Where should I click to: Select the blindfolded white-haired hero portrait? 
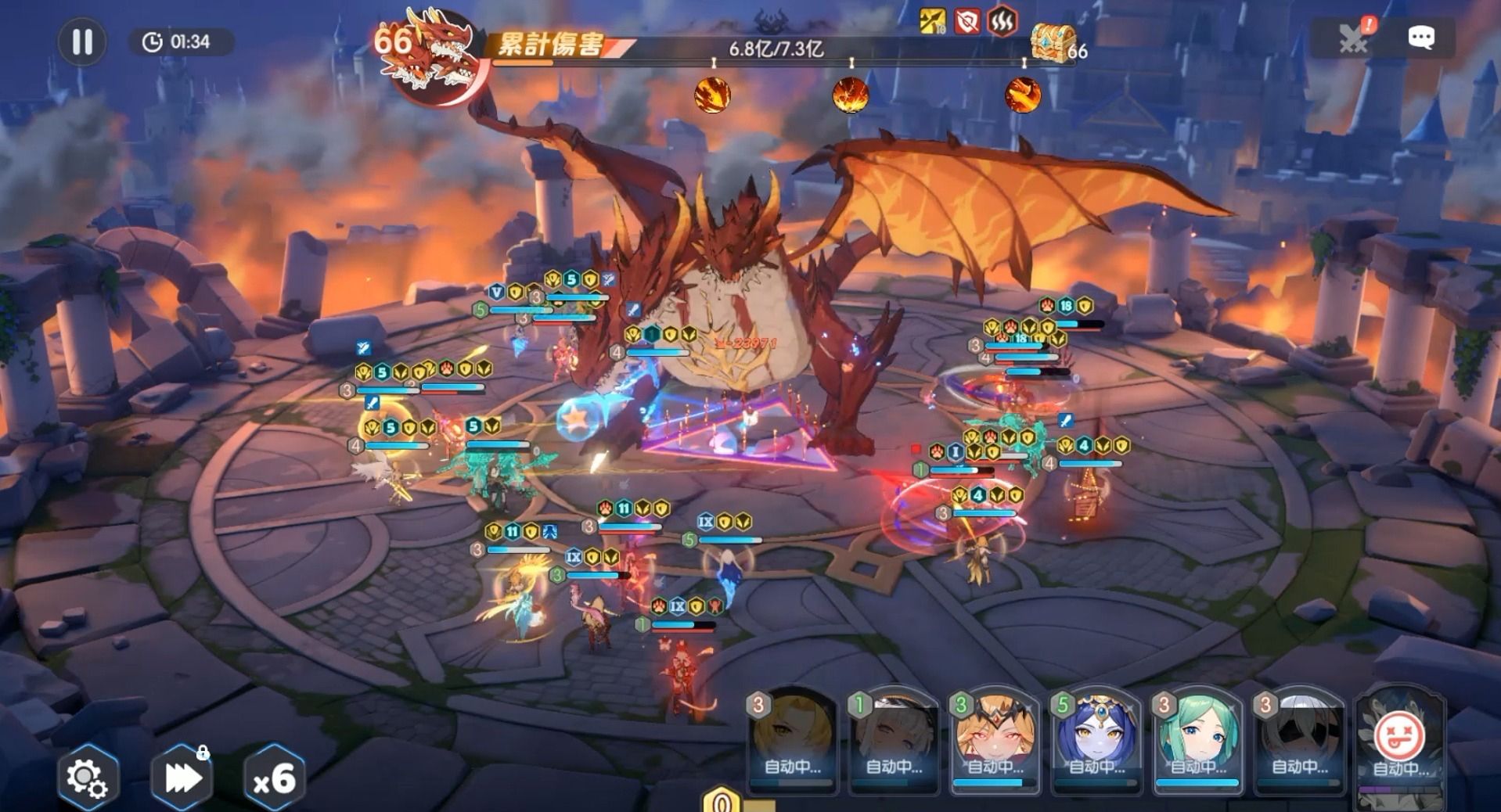pos(1299,739)
